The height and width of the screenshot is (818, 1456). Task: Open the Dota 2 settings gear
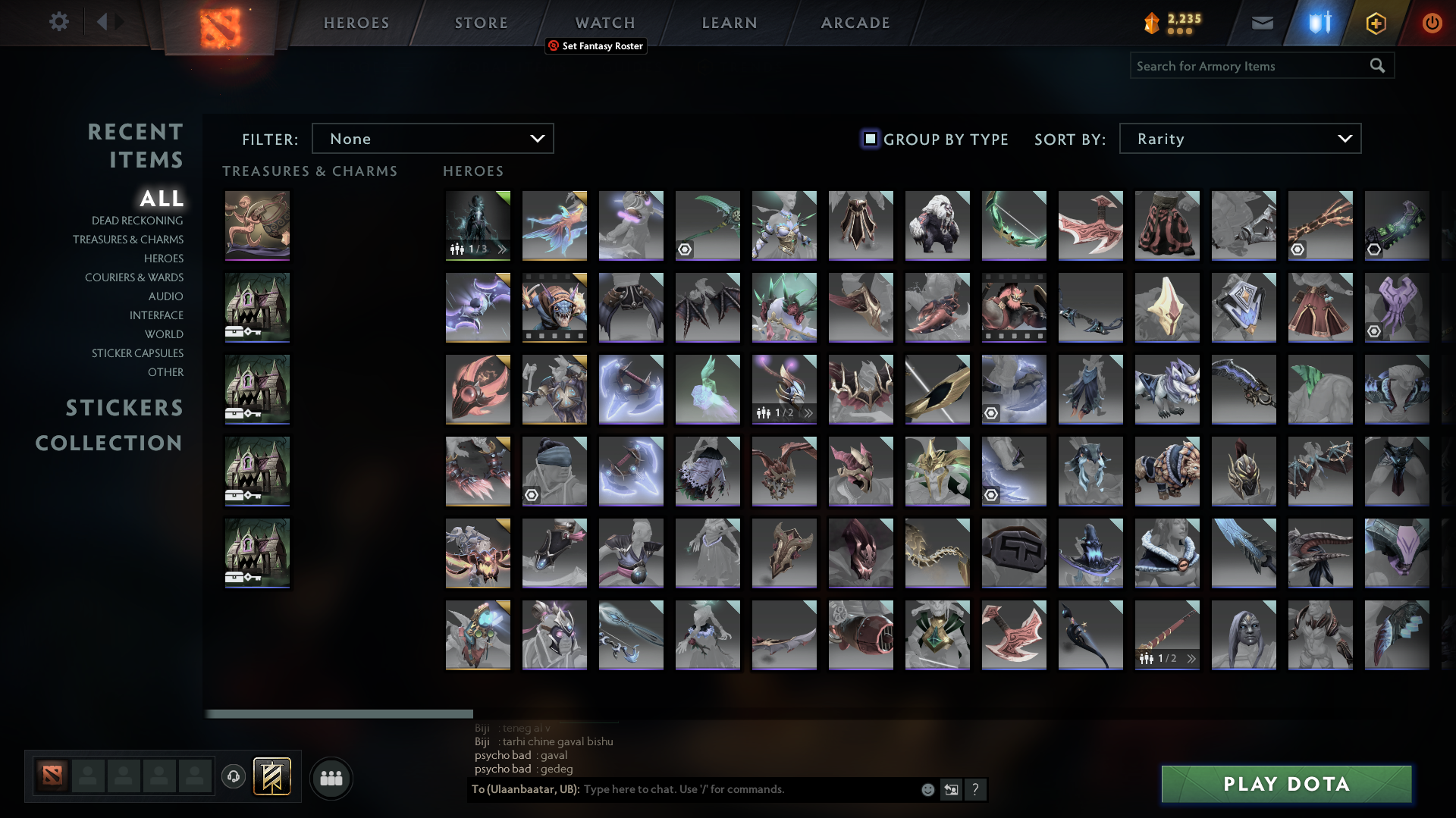click(59, 22)
